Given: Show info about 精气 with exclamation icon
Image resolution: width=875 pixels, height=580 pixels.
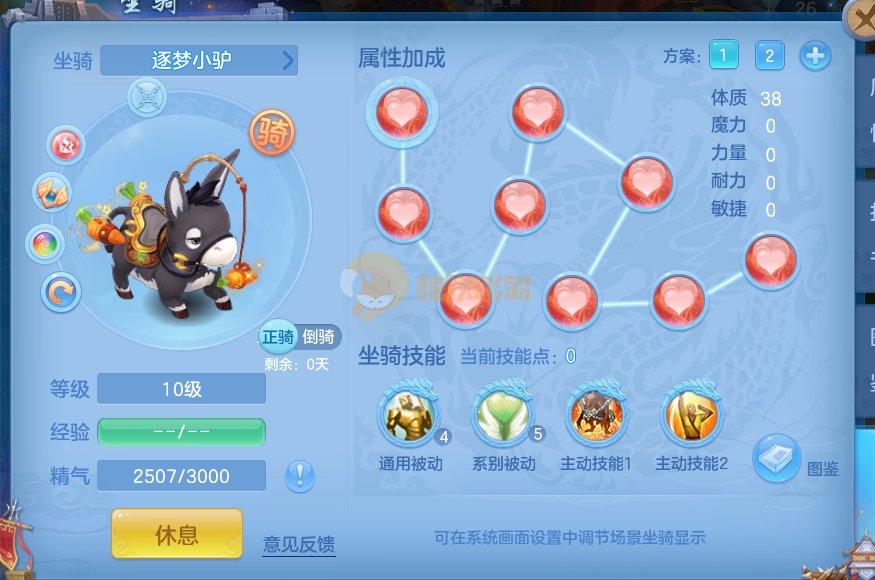Looking at the screenshot, I should [x=300, y=476].
